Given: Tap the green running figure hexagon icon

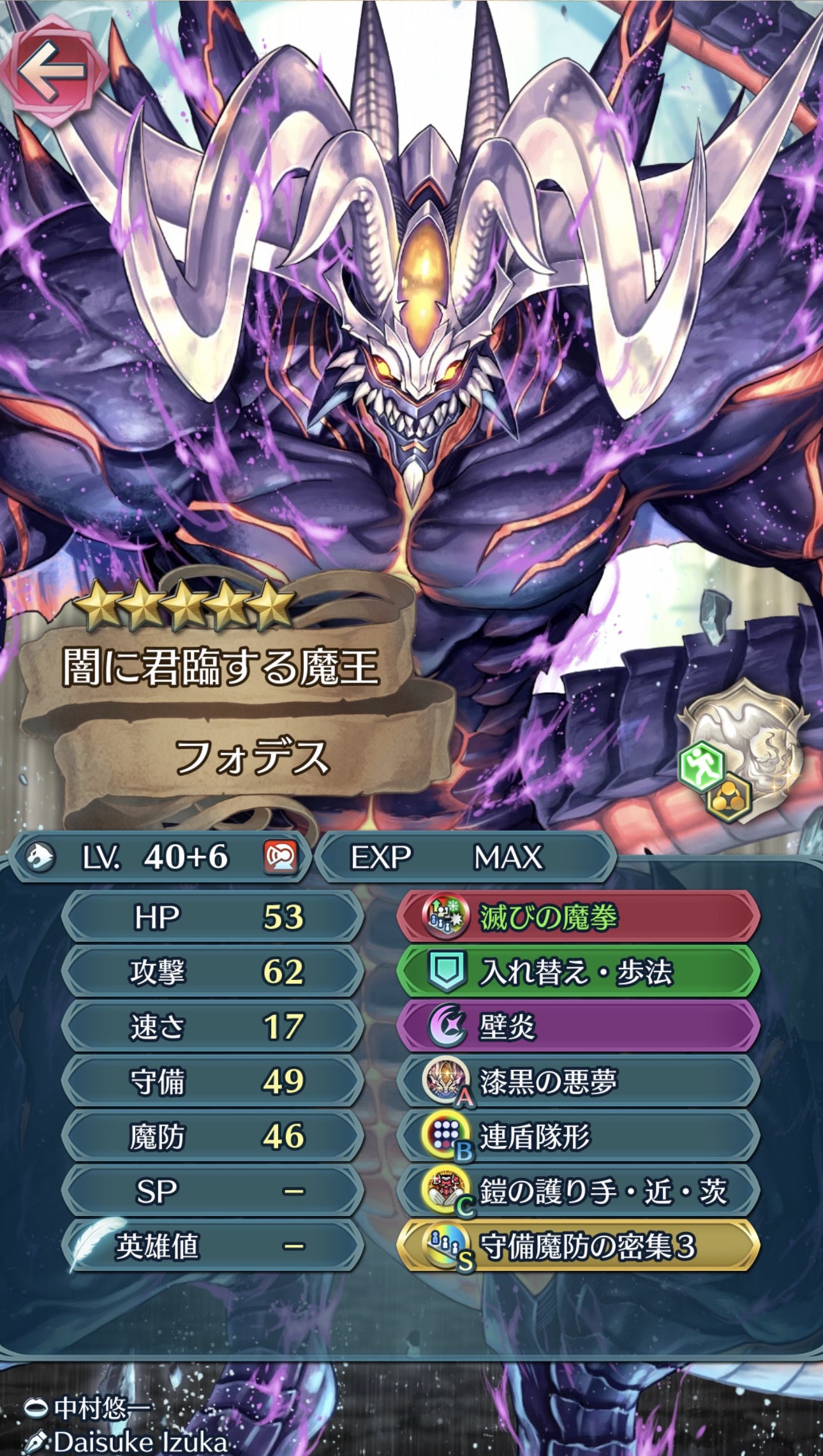Looking at the screenshot, I should pos(702,767).
